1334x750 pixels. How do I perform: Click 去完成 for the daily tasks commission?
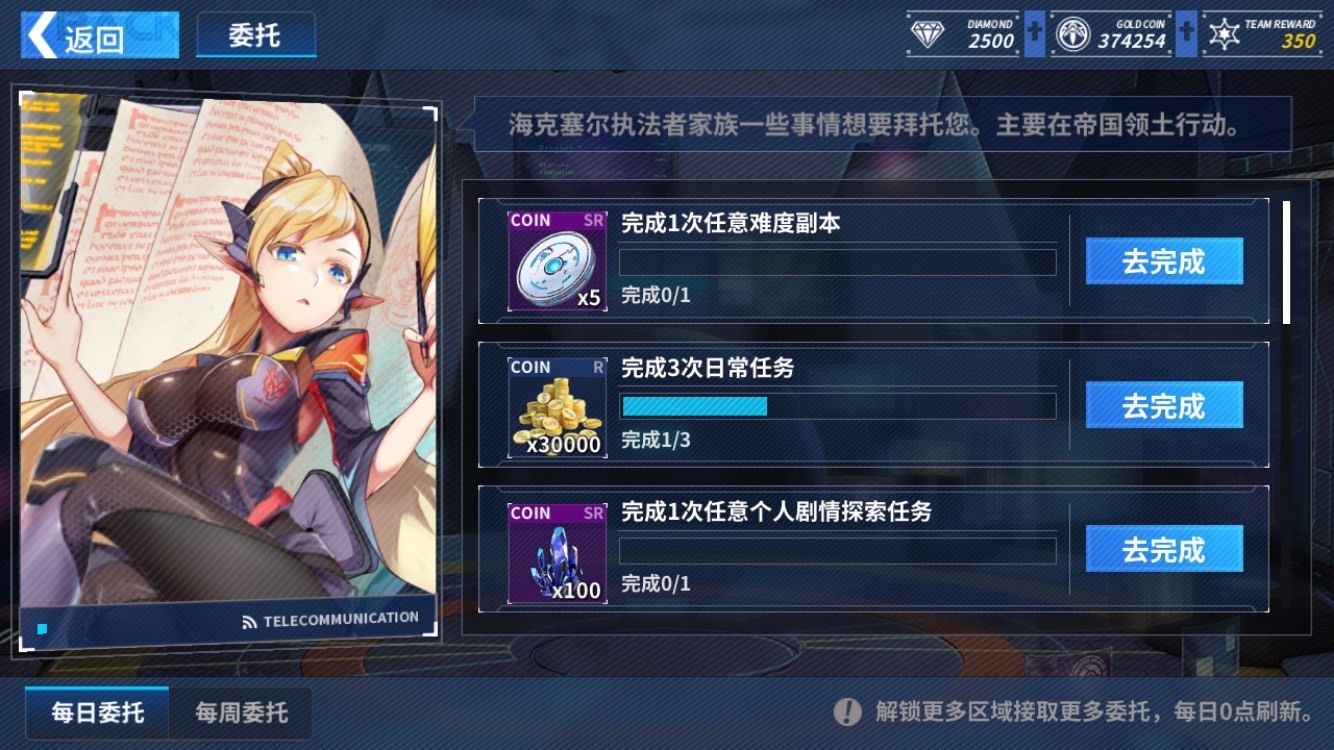(x=1163, y=406)
